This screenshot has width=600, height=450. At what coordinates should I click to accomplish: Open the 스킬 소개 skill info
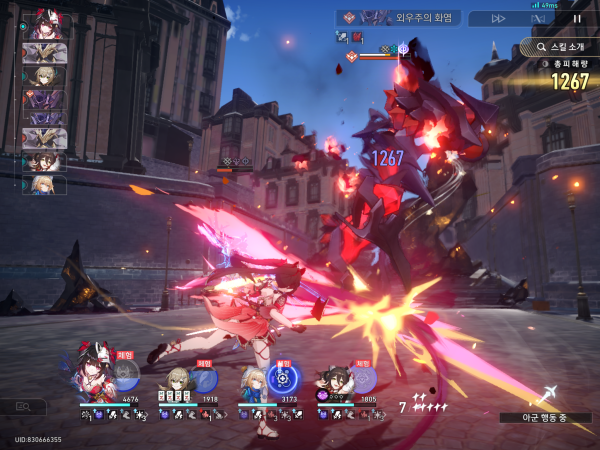[x=560, y=46]
